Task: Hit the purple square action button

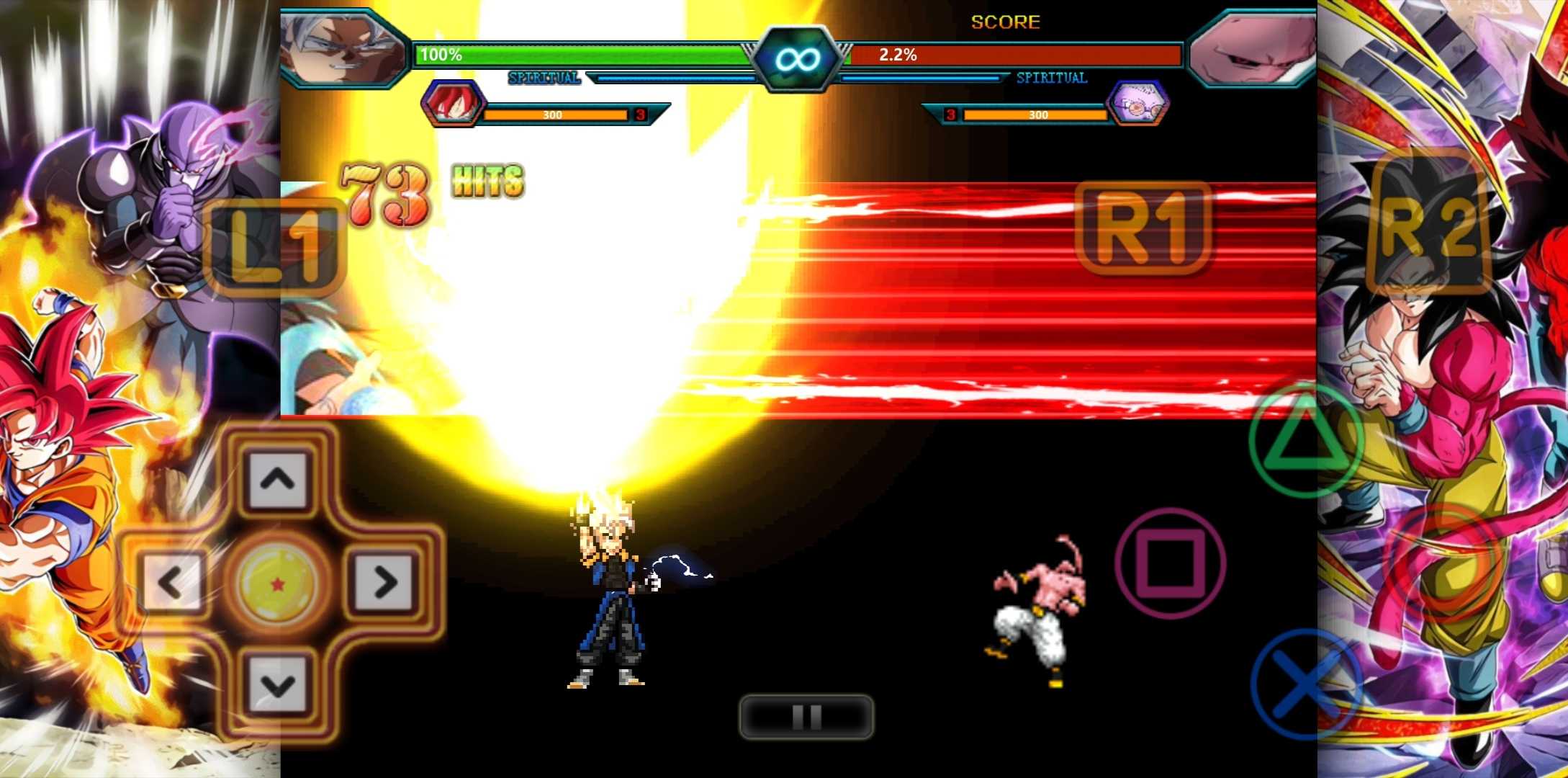Action: coord(1170,563)
